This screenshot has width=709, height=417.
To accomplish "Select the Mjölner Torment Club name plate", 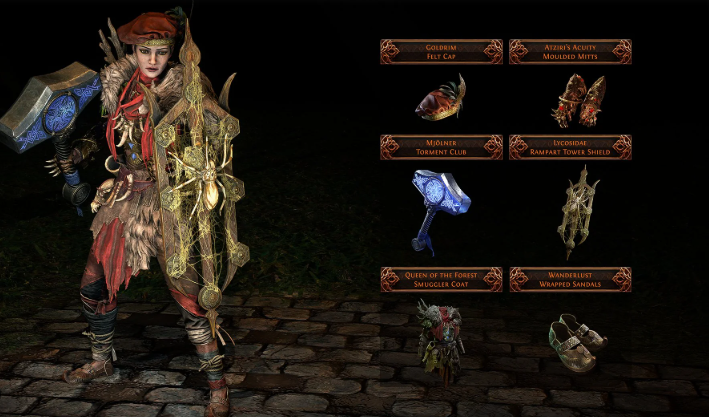I will (x=441, y=147).
